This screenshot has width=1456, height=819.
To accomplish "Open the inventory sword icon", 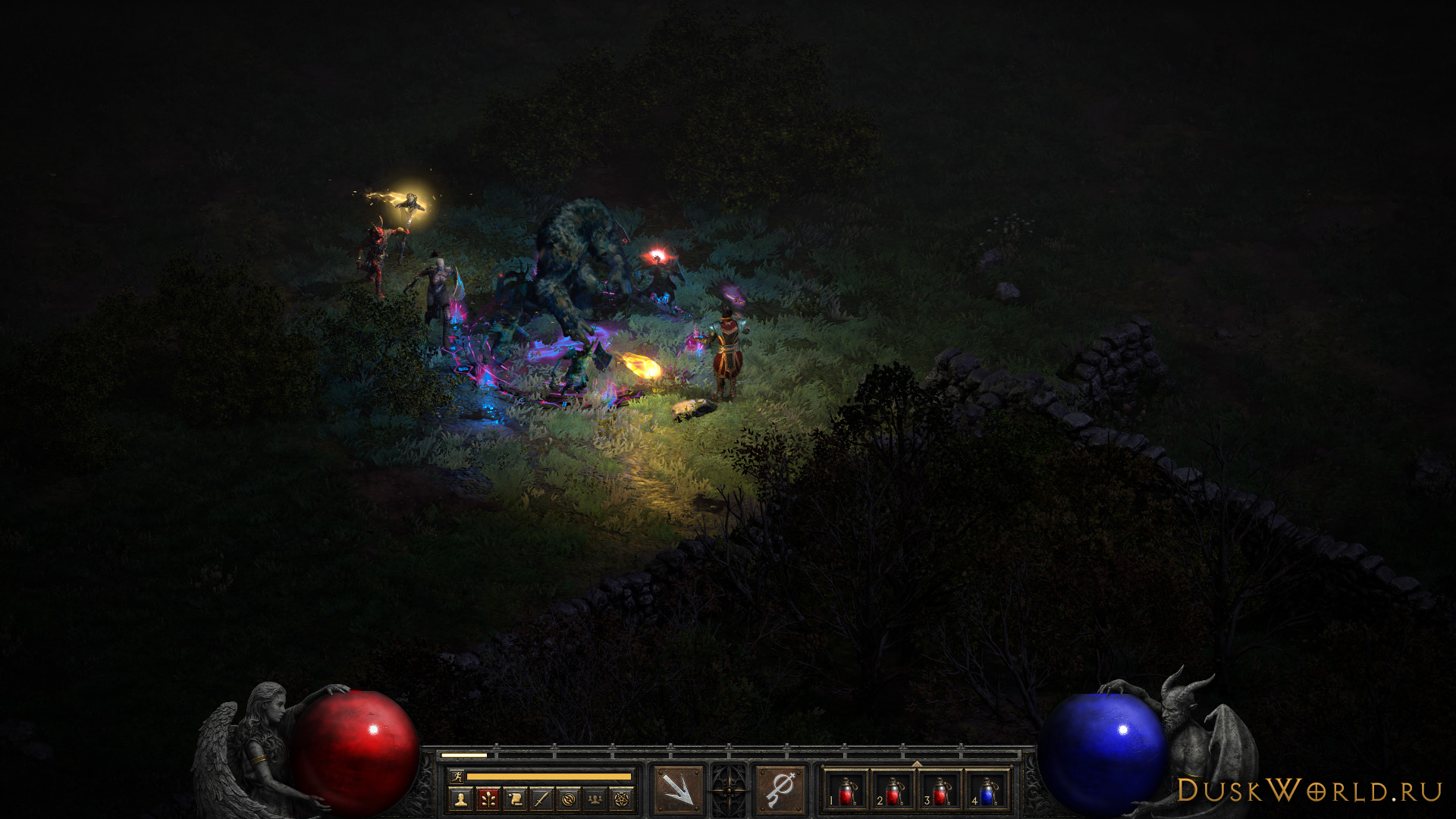I will [x=541, y=798].
